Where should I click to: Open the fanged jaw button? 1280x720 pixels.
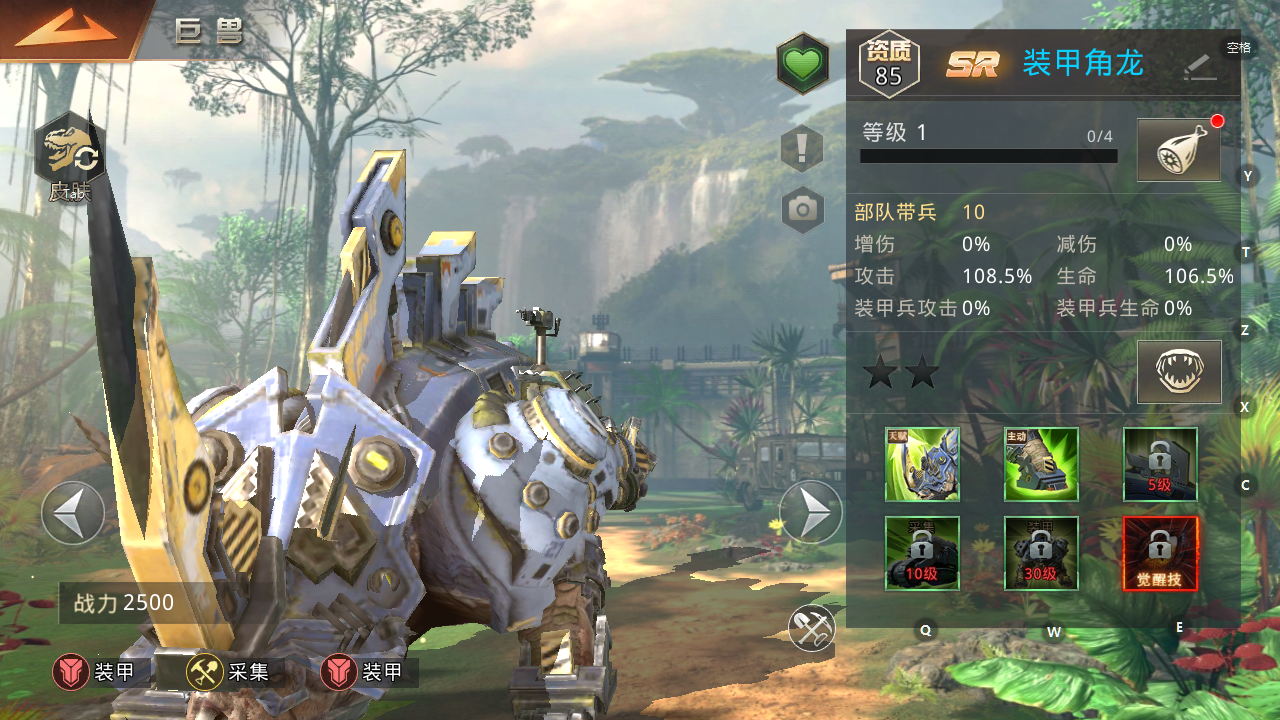click(x=1179, y=372)
